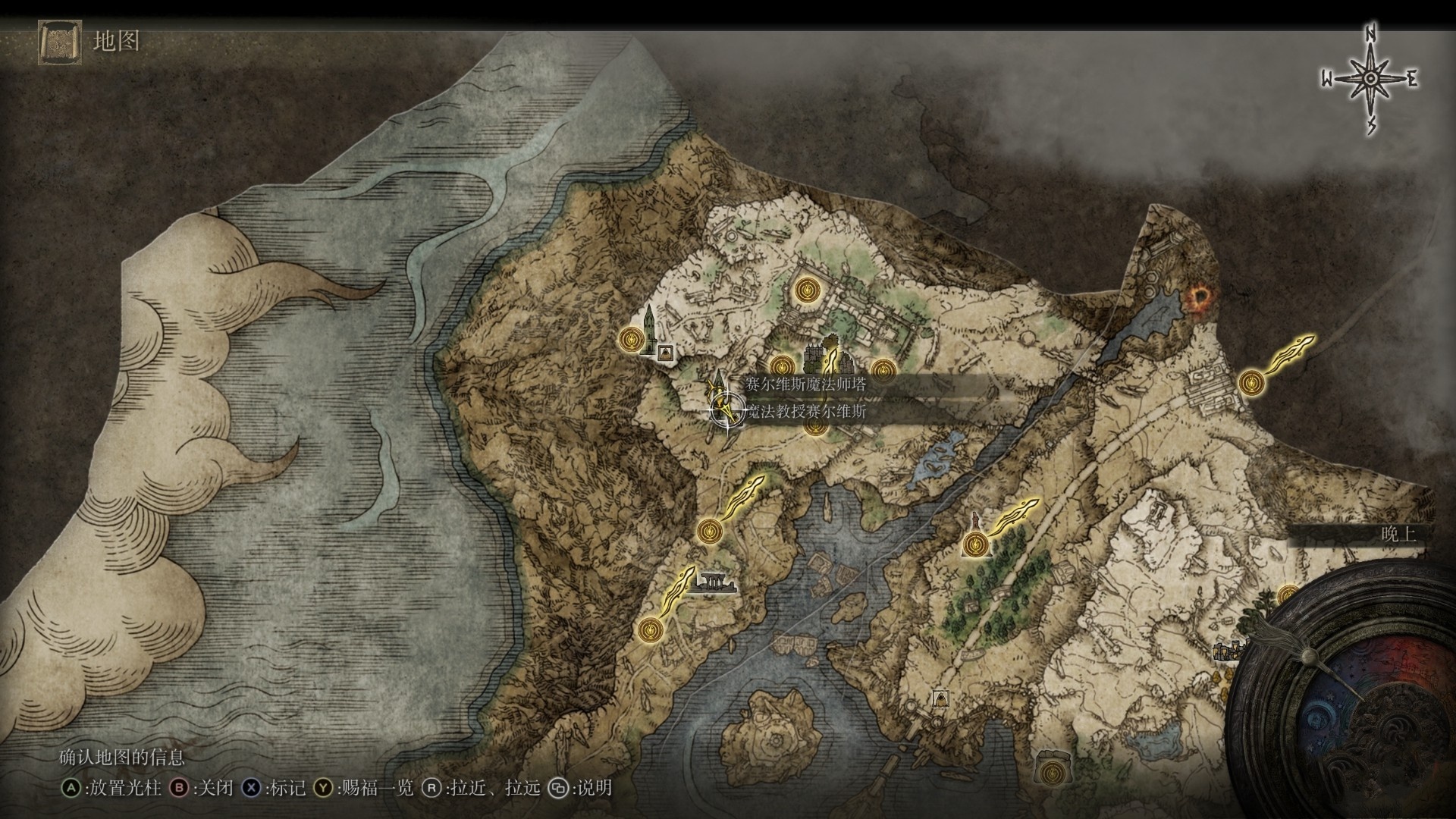The height and width of the screenshot is (819, 1456).
Task: Select the 魔法教授赛尔维斯 map label
Action: pos(805,412)
